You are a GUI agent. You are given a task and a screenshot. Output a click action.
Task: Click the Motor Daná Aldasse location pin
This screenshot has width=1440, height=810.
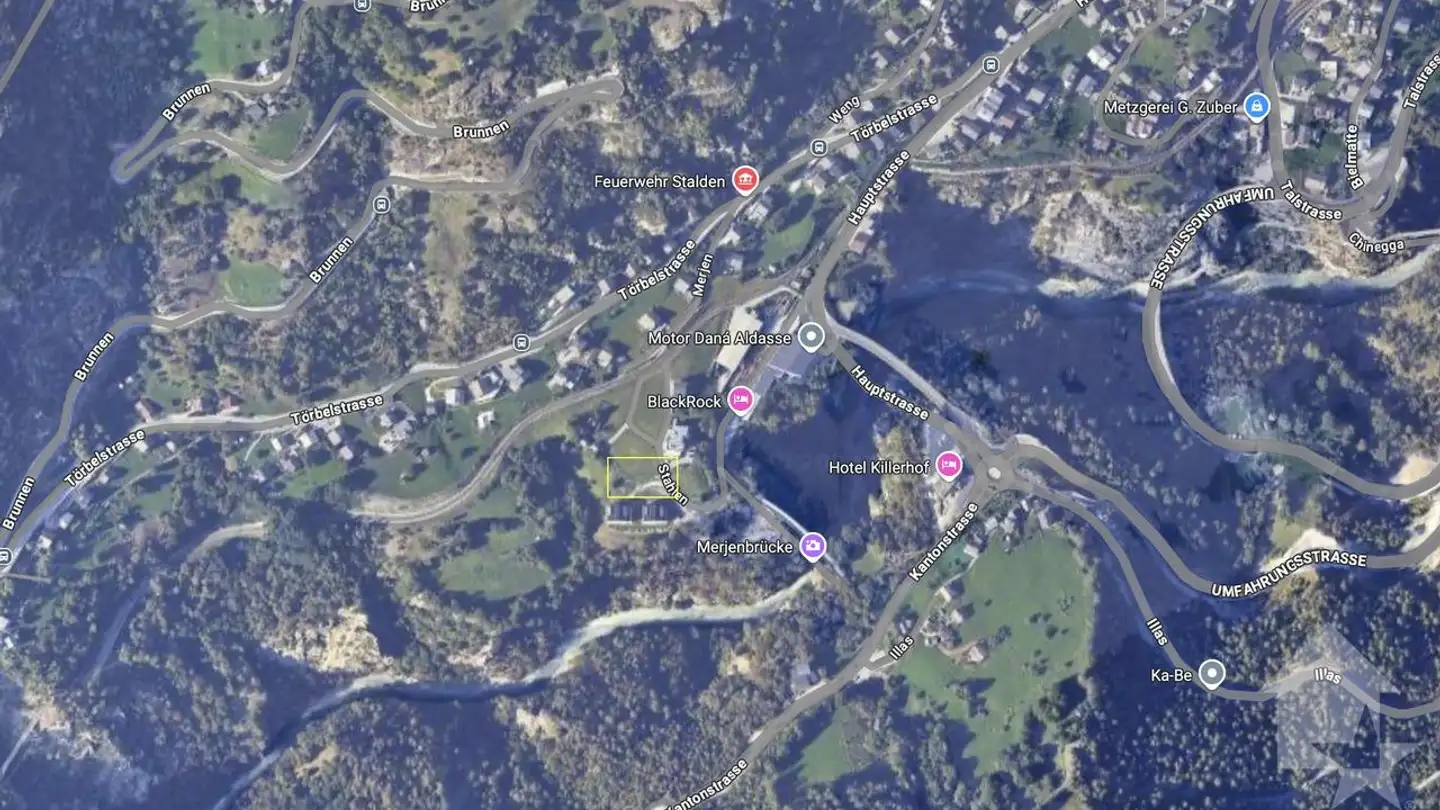(x=812, y=337)
